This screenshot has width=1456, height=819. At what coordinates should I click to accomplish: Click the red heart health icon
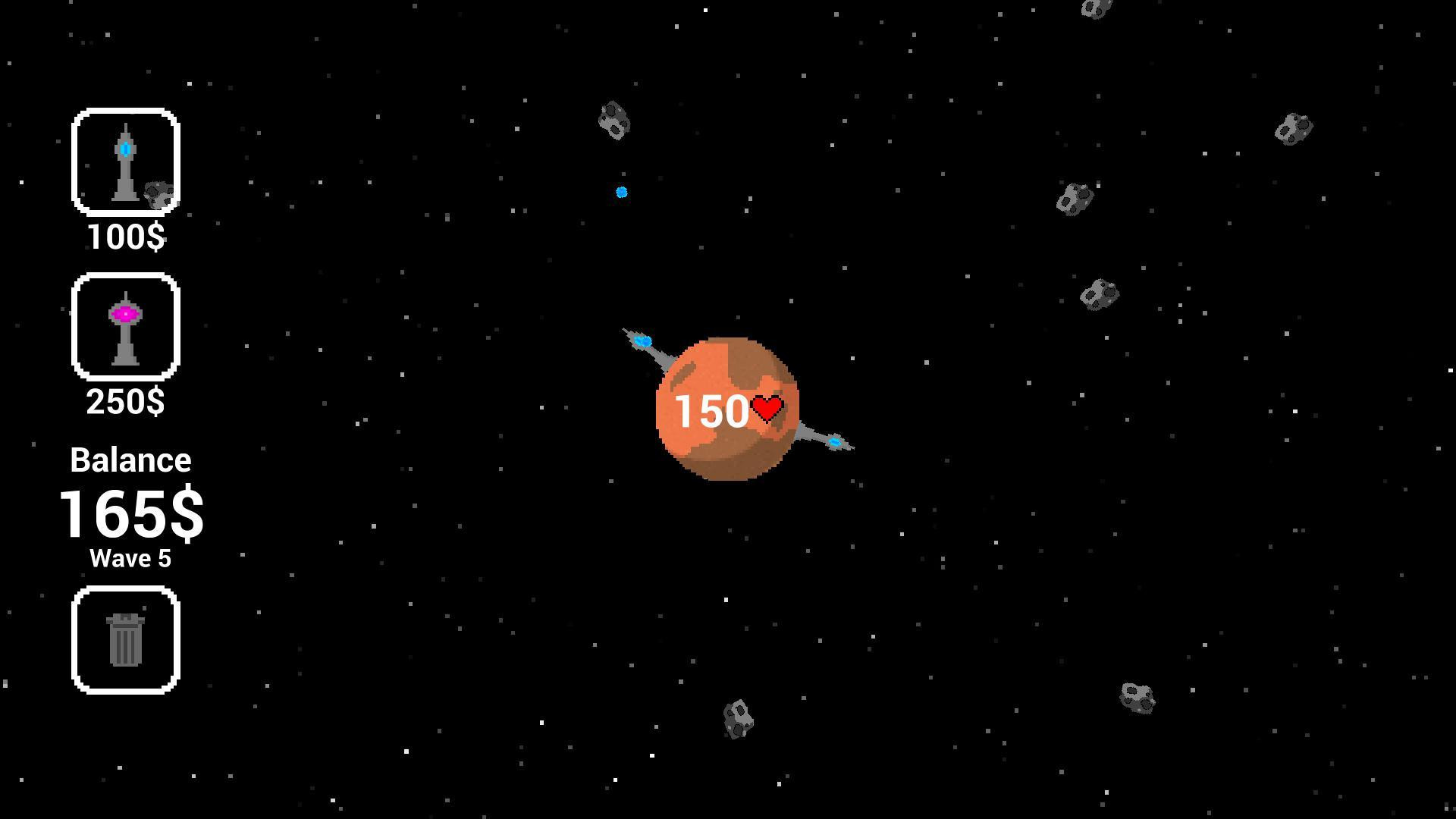point(768,408)
